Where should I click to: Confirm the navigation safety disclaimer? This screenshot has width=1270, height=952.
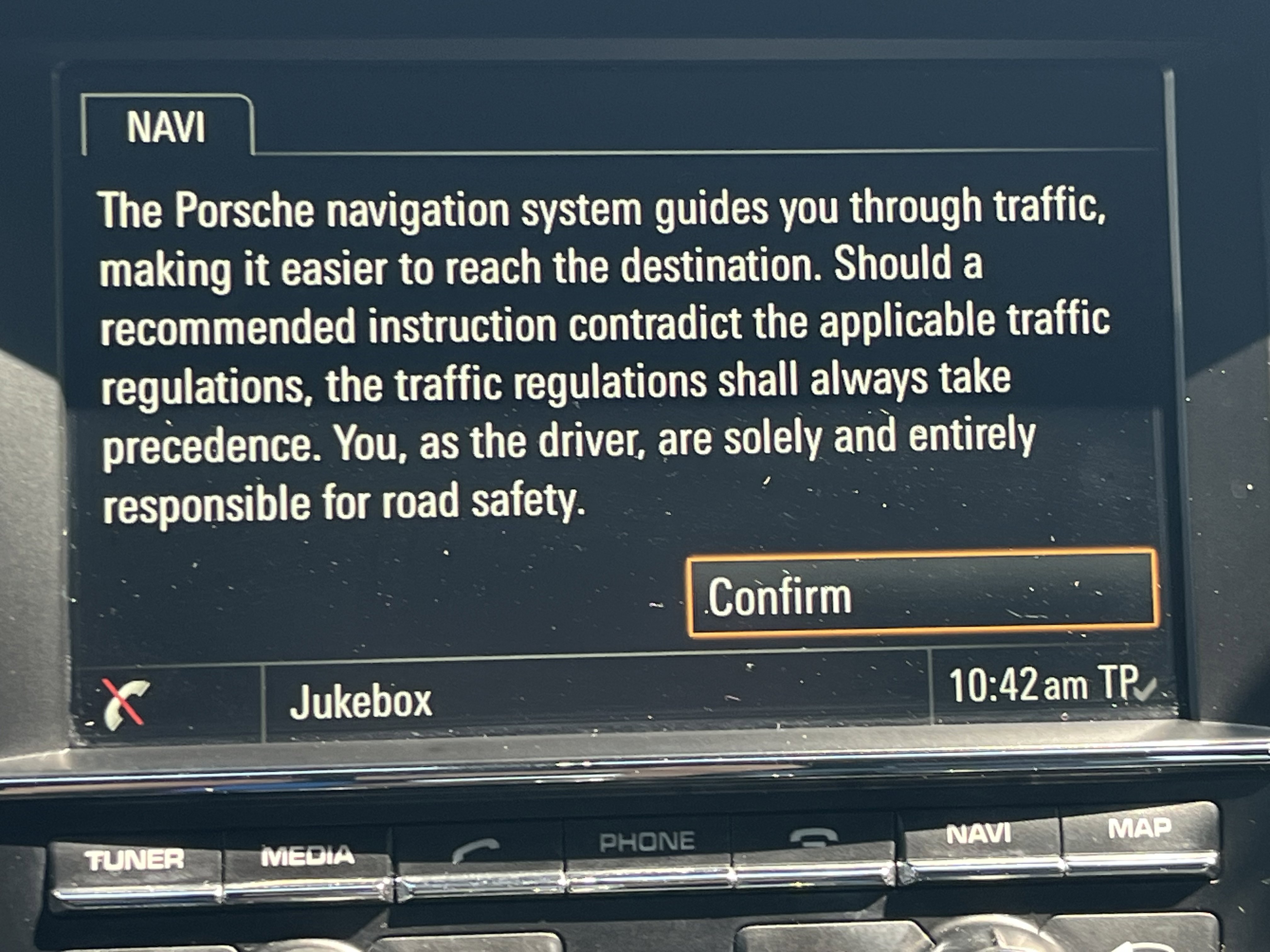click(923, 594)
